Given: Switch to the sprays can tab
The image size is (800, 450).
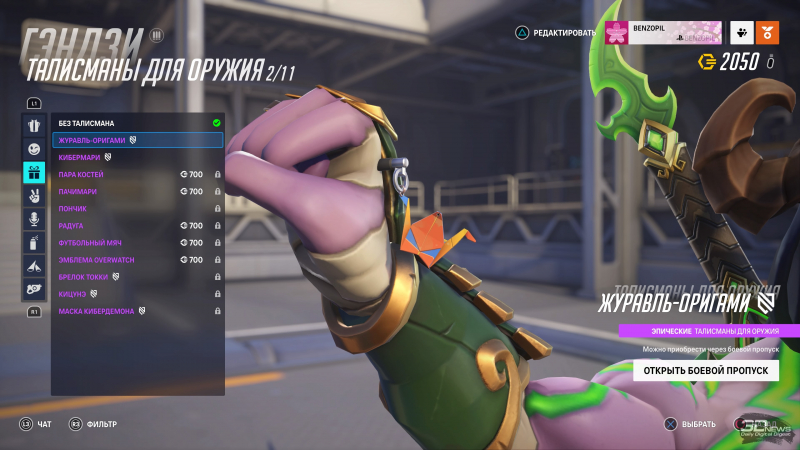Looking at the screenshot, I should tap(34, 243).
